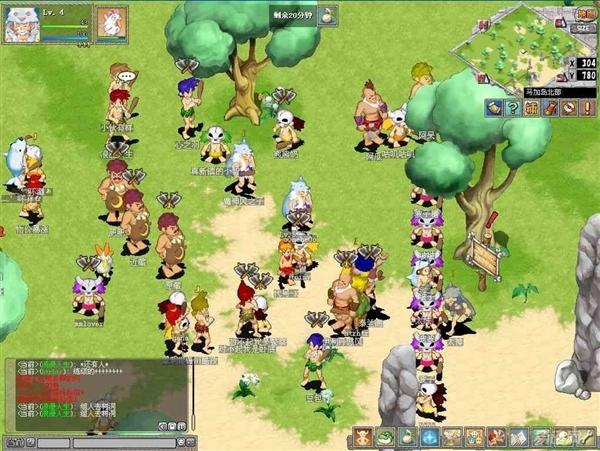The height and width of the screenshot is (451, 600).
Task: Activate the blue glowing crystal toolbar icon
Action: coord(430,437)
